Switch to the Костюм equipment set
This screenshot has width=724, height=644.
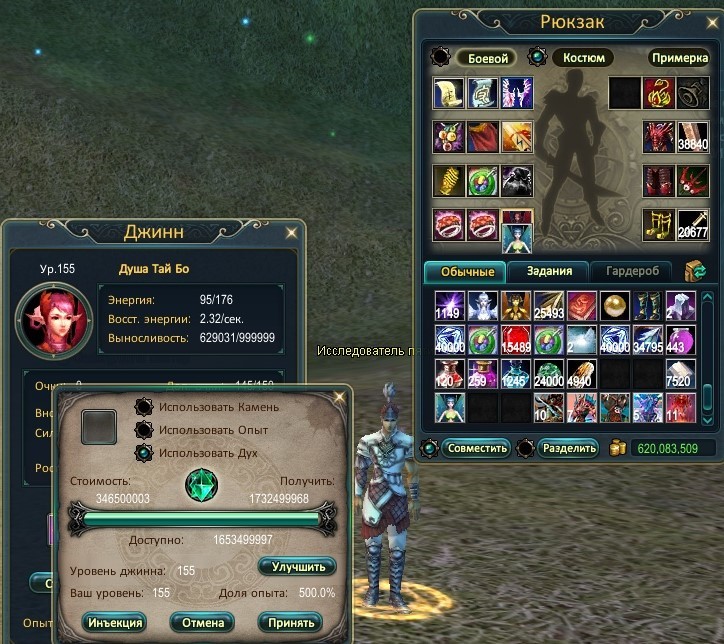(583, 58)
